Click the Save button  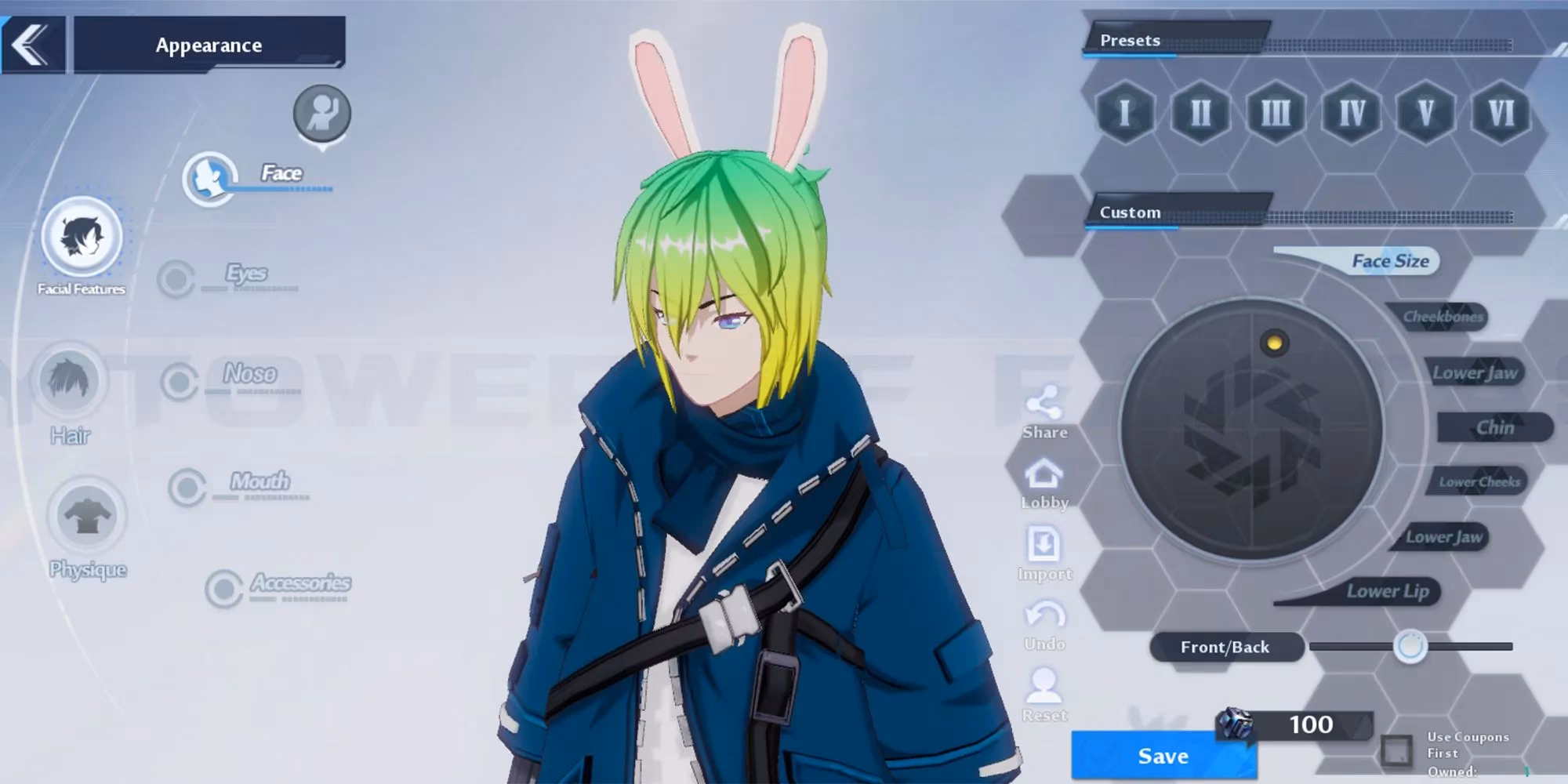point(1163,755)
